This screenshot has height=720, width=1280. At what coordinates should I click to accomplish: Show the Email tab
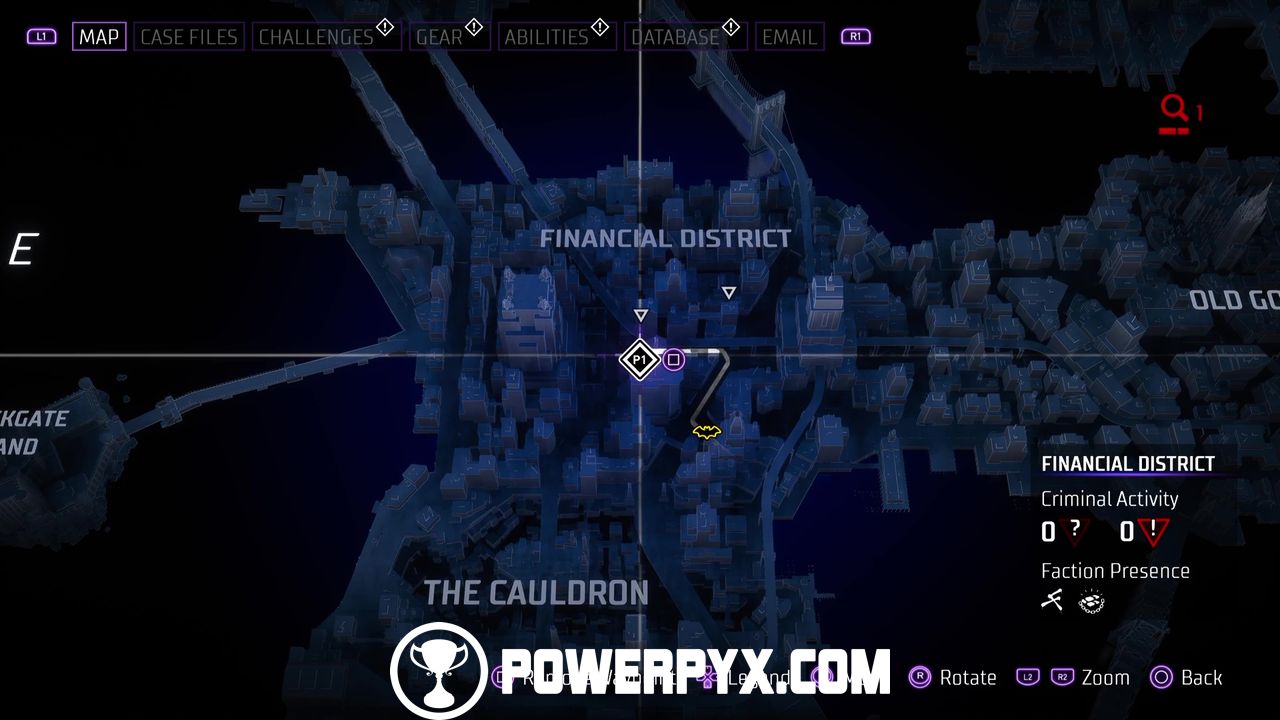pyautogui.click(x=789, y=37)
